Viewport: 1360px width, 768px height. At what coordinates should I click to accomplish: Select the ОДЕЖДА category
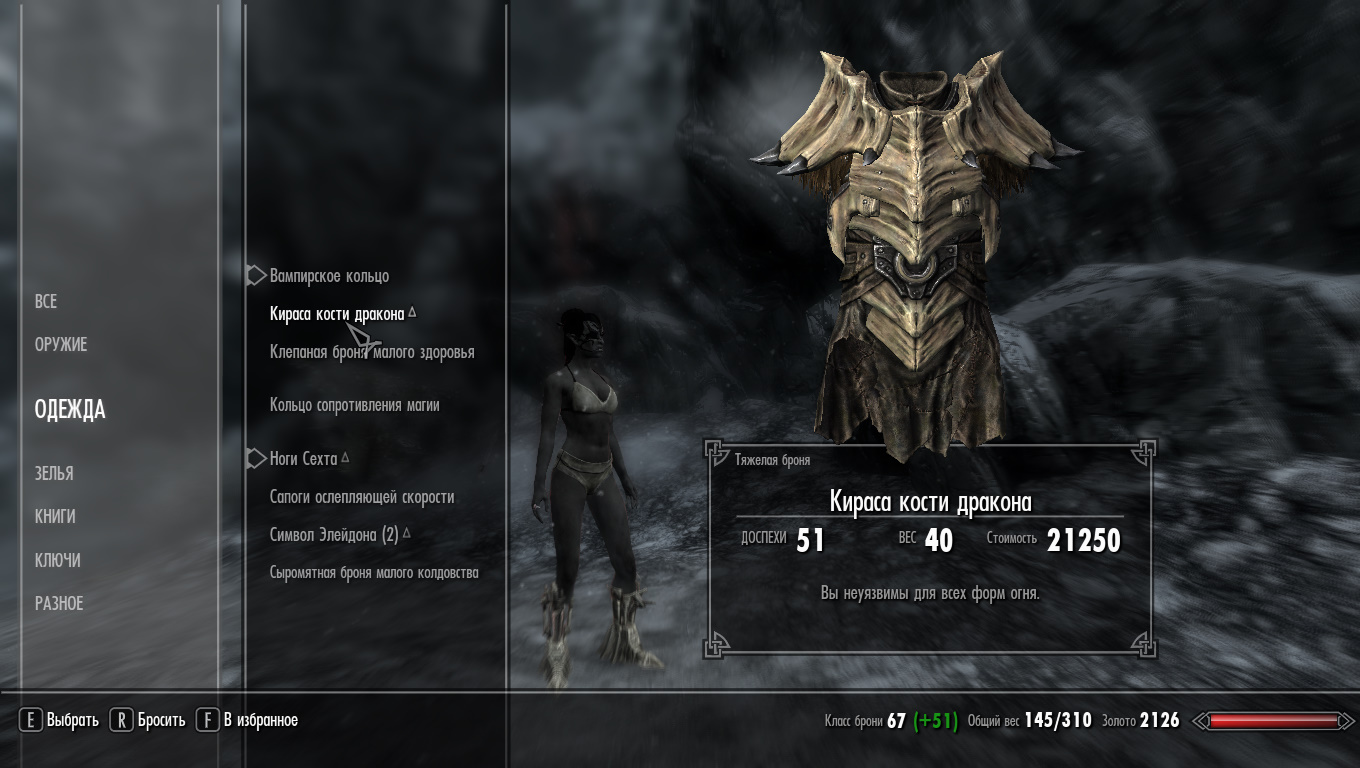pyautogui.click(x=70, y=410)
